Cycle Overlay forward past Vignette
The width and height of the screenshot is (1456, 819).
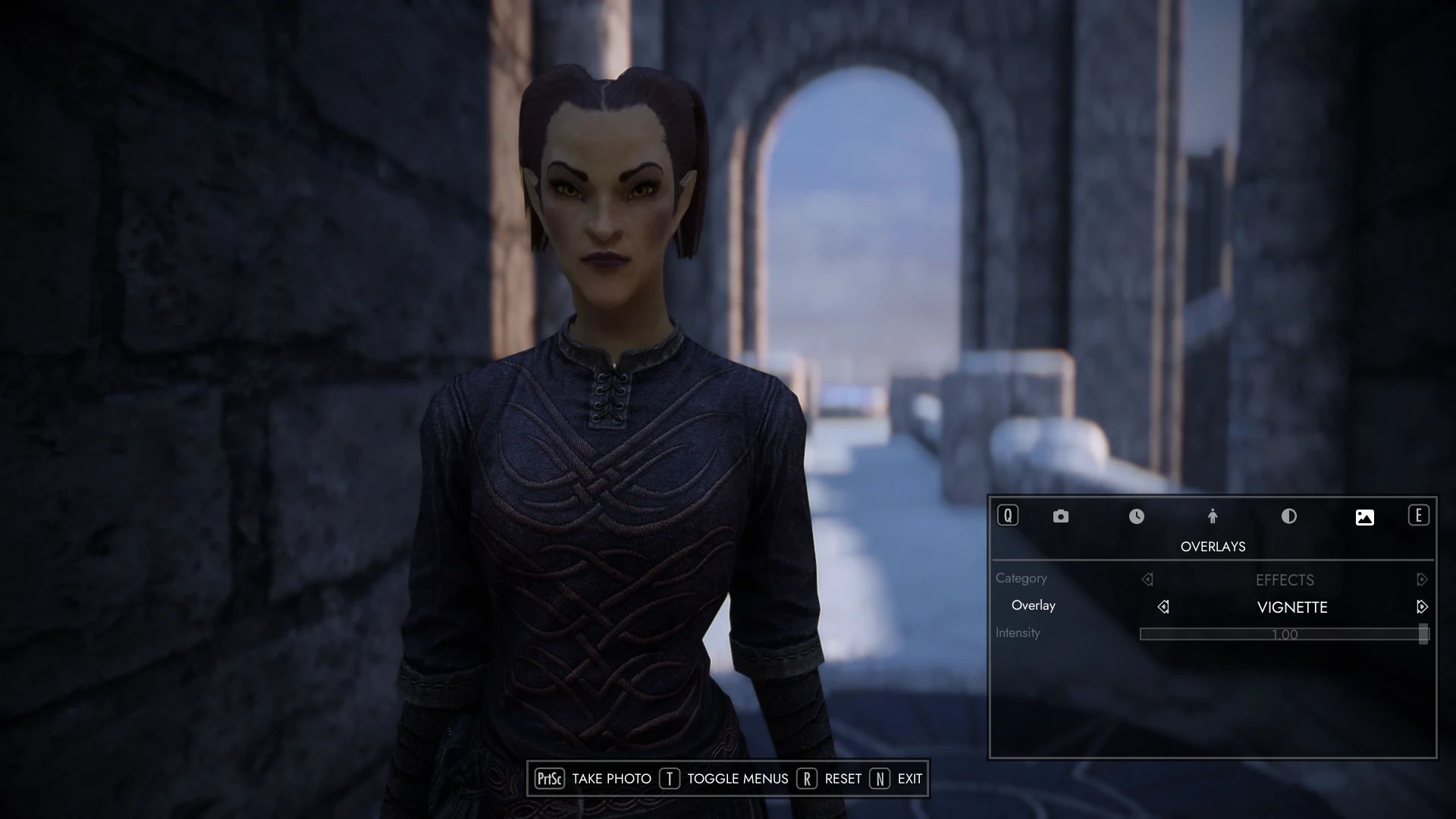coord(1421,606)
